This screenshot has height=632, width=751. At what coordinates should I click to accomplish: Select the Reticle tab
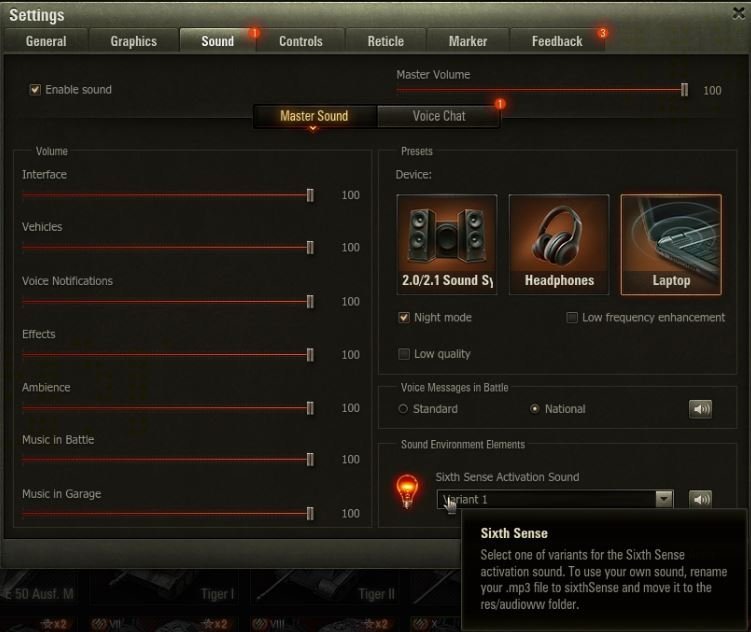[385, 41]
